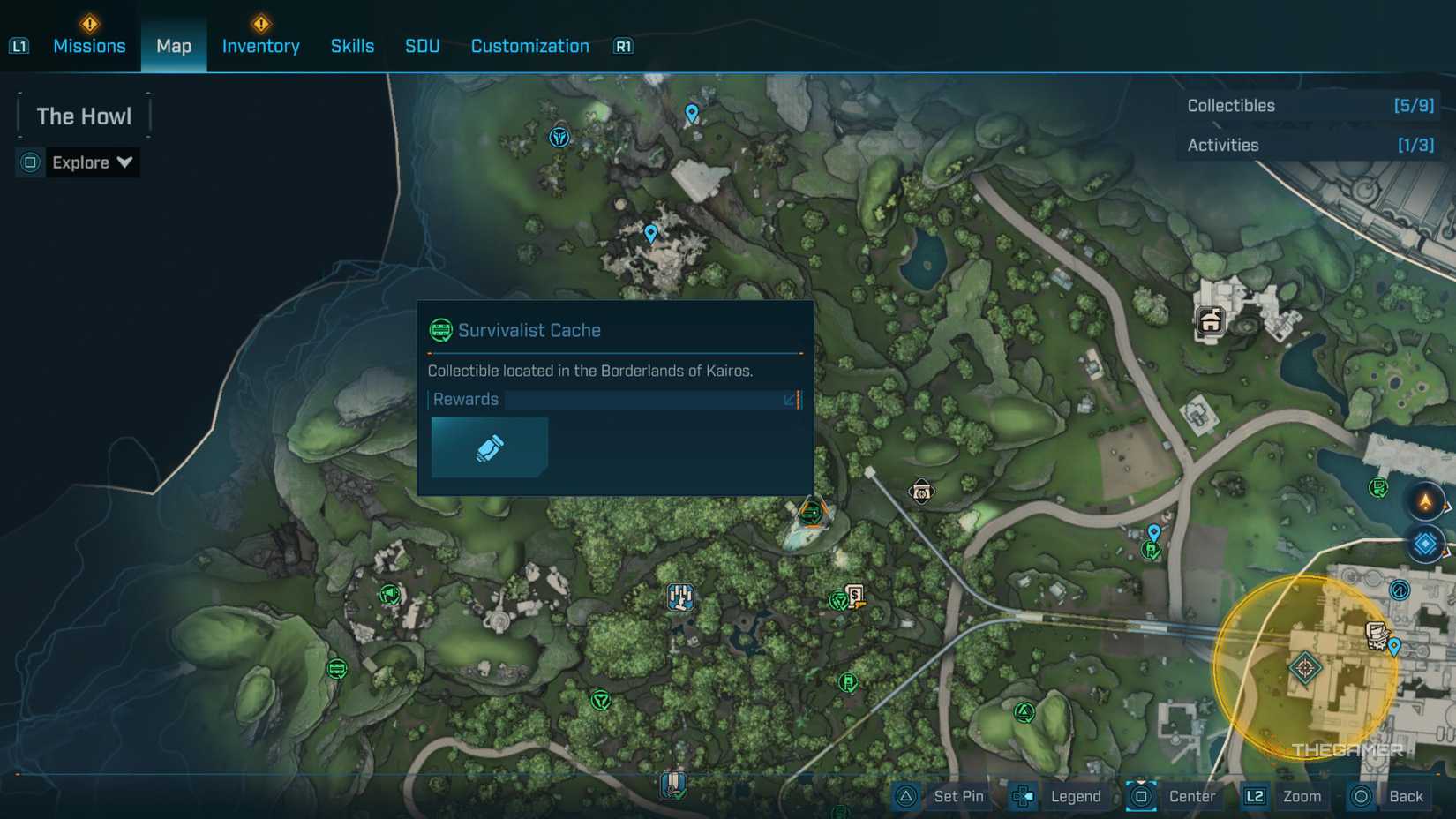The height and width of the screenshot is (819, 1456).
Task: Select the skull-faced marker beside the road
Action: 921,492
